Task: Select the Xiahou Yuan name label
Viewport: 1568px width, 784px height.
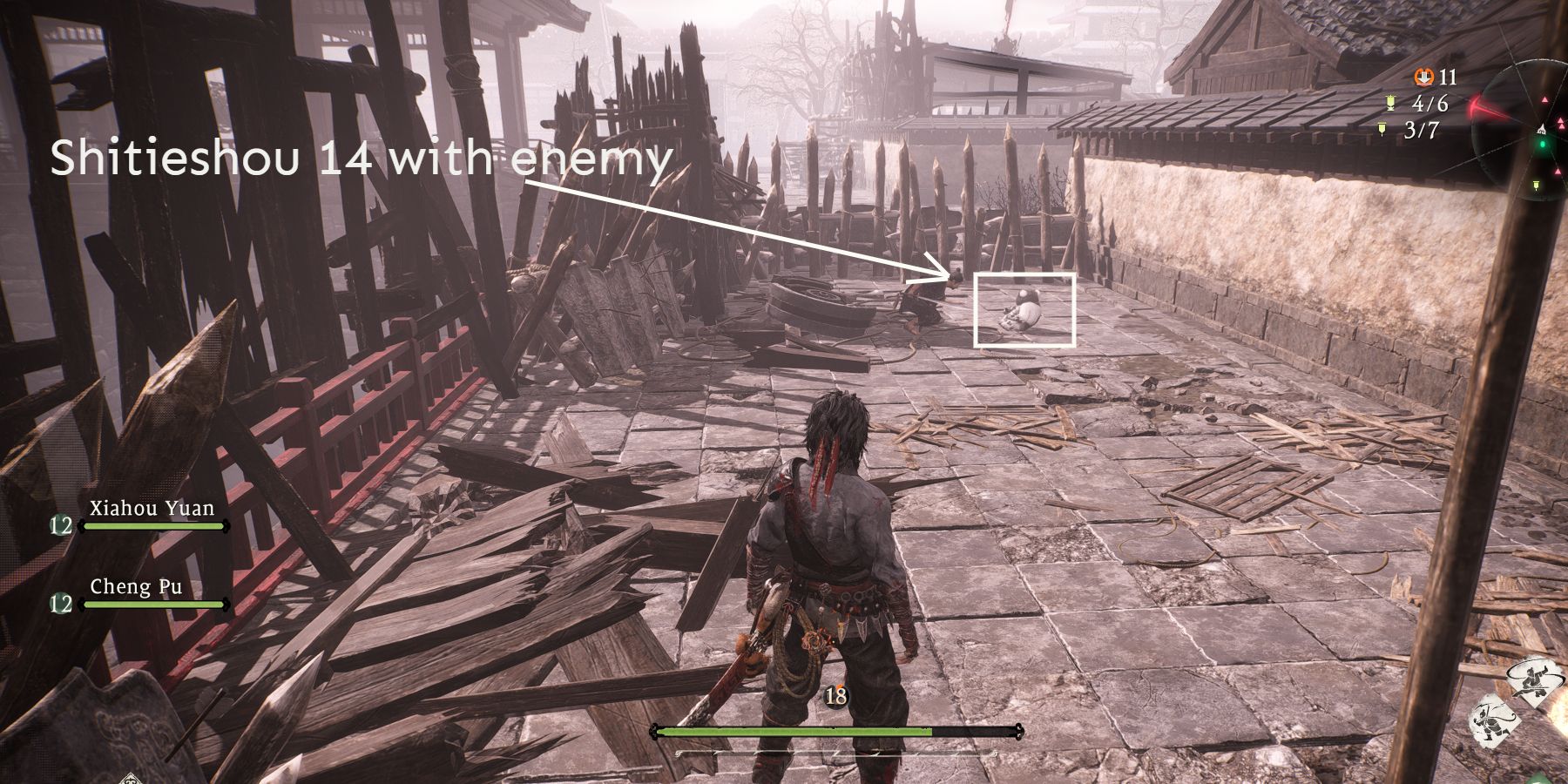Action: pos(151,508)
